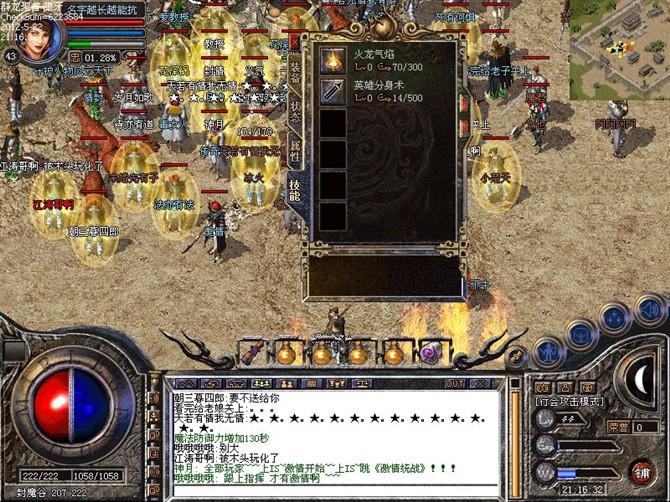Use the purple orb belt item
Image resolution: width=670 pixels, height=502 pixels.
[x=431, y=352]
